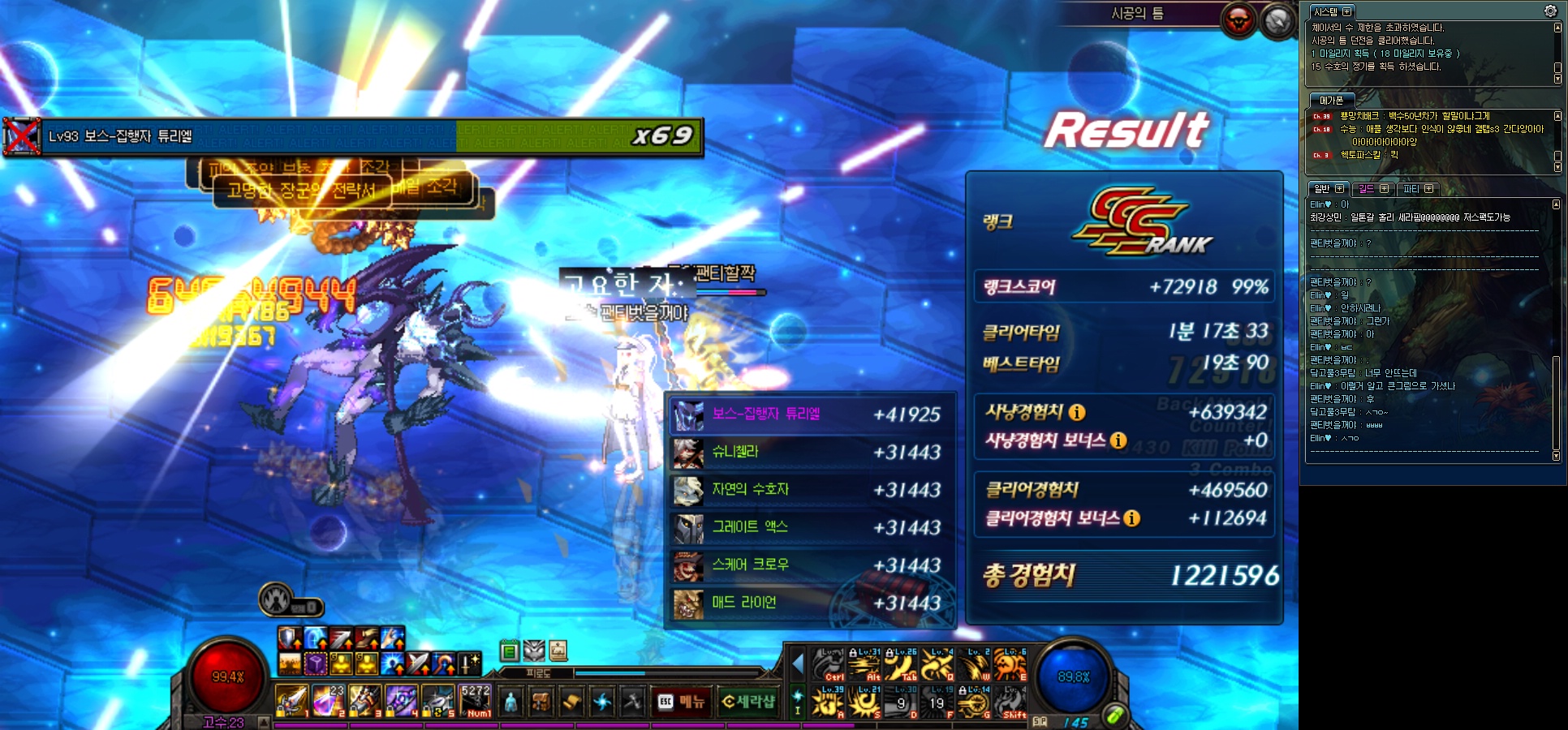This screenshot has width=1568, height=730.
Task: Show info for 클리어경험치 보너스
Action: (1132, 518)
